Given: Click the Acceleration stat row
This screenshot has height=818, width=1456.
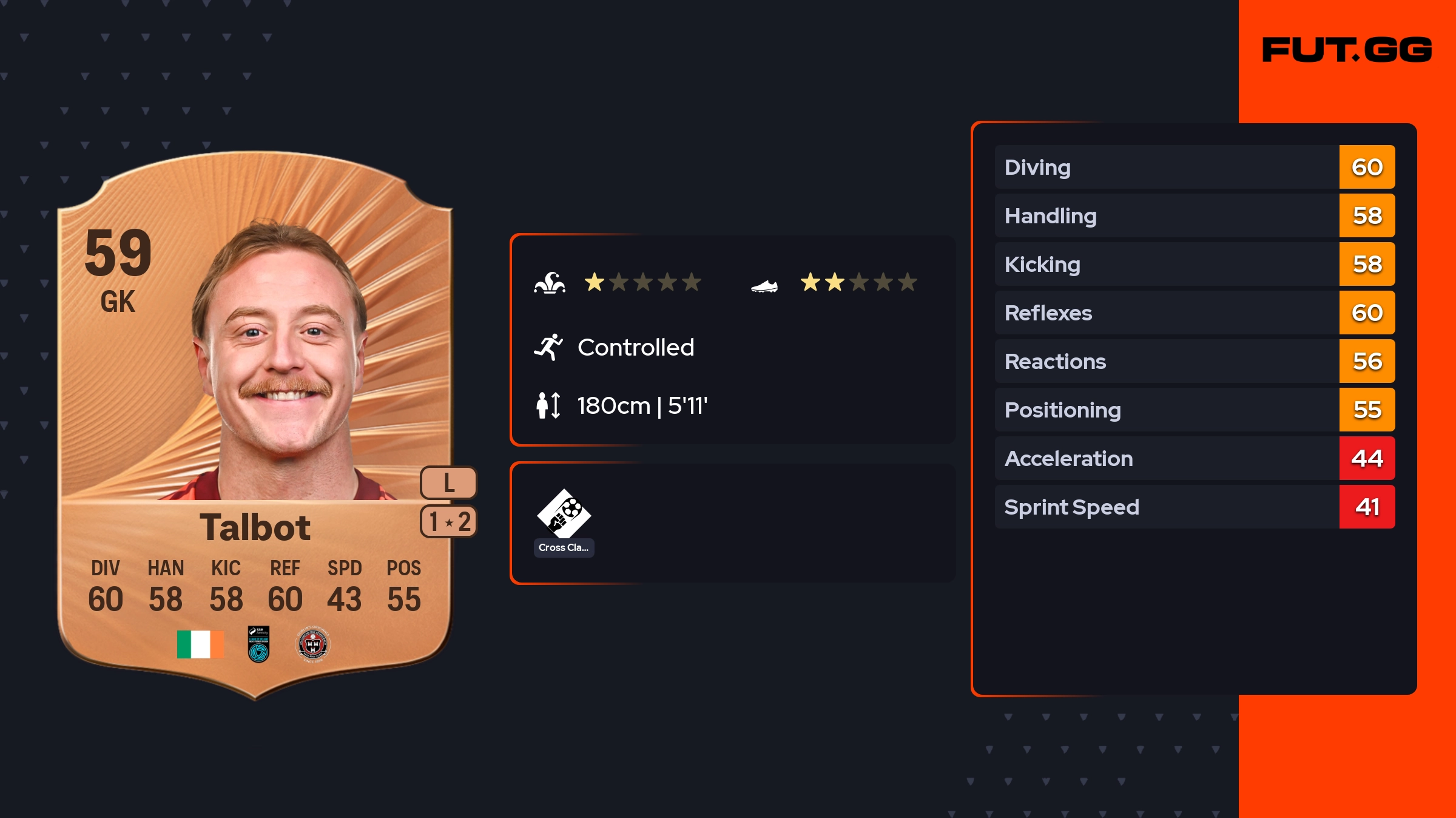Looking at the screenshot, I should (x=1194, y=458).
